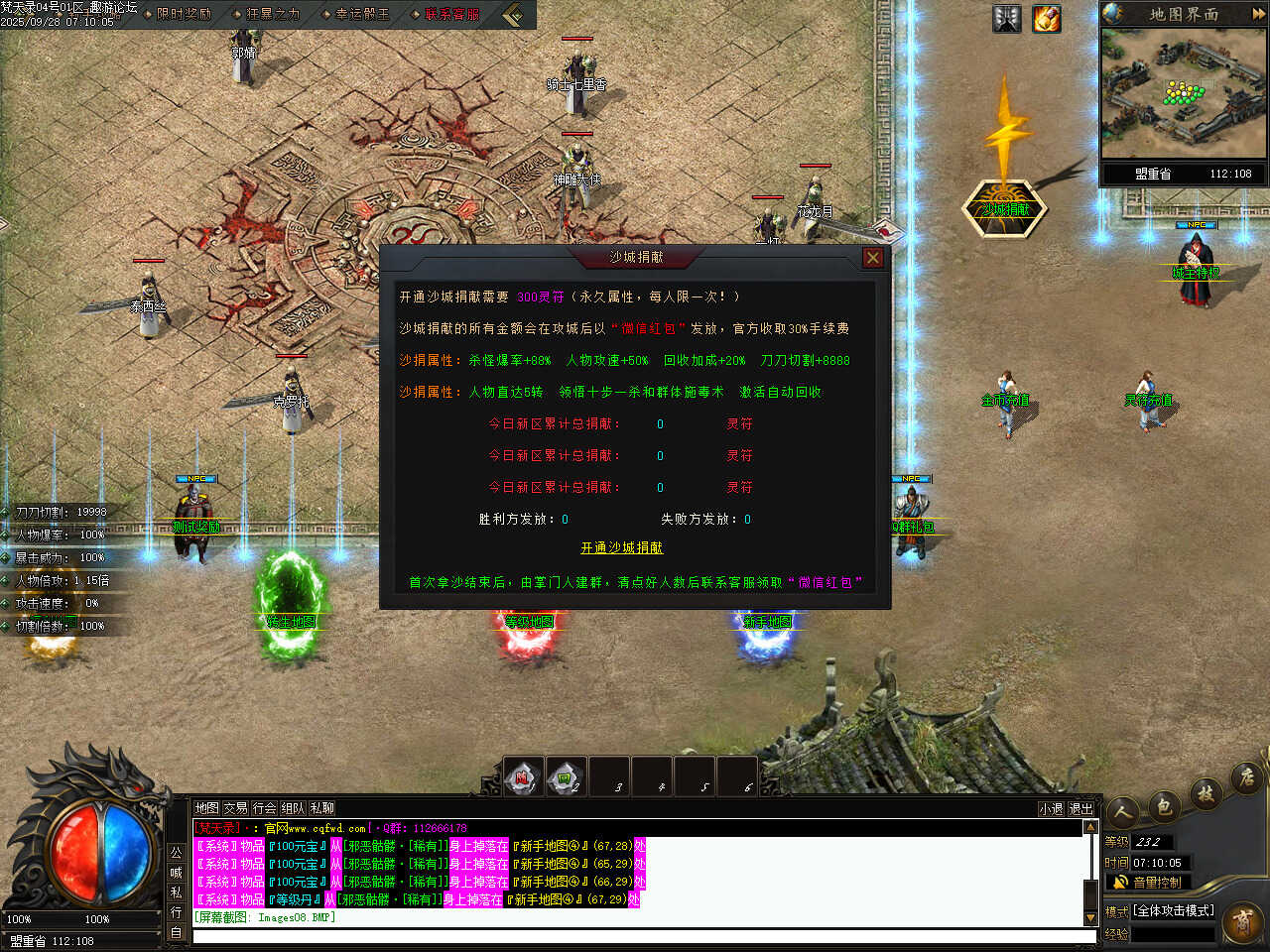Close the 沙城捐献 dialog window
Viewport: 1270px width, 952px height.
click(872, 258)
